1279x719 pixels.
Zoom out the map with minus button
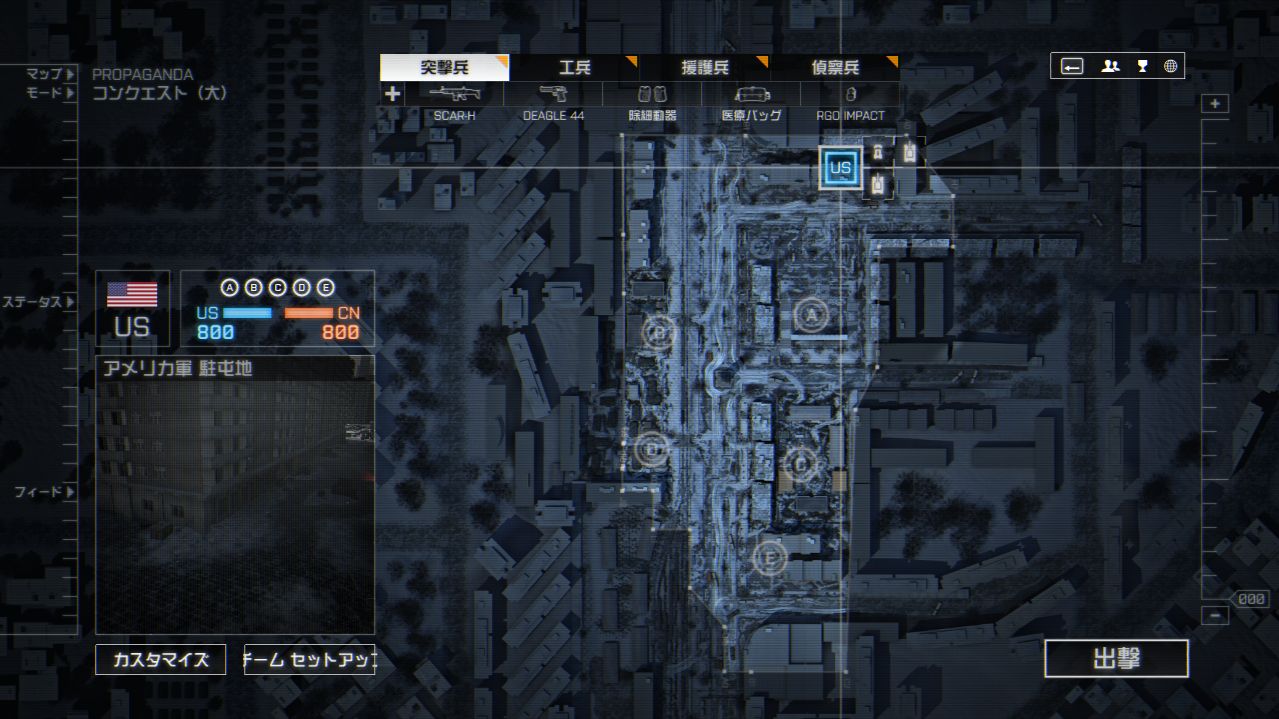(1215, 616)
